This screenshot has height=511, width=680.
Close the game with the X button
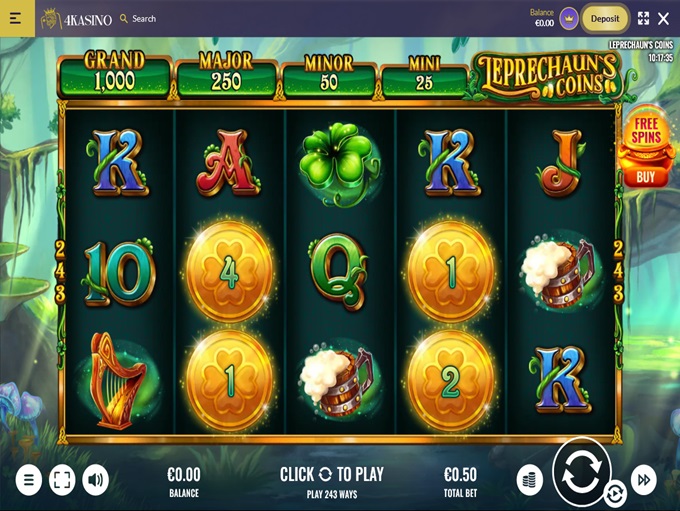tap(663, 18)
